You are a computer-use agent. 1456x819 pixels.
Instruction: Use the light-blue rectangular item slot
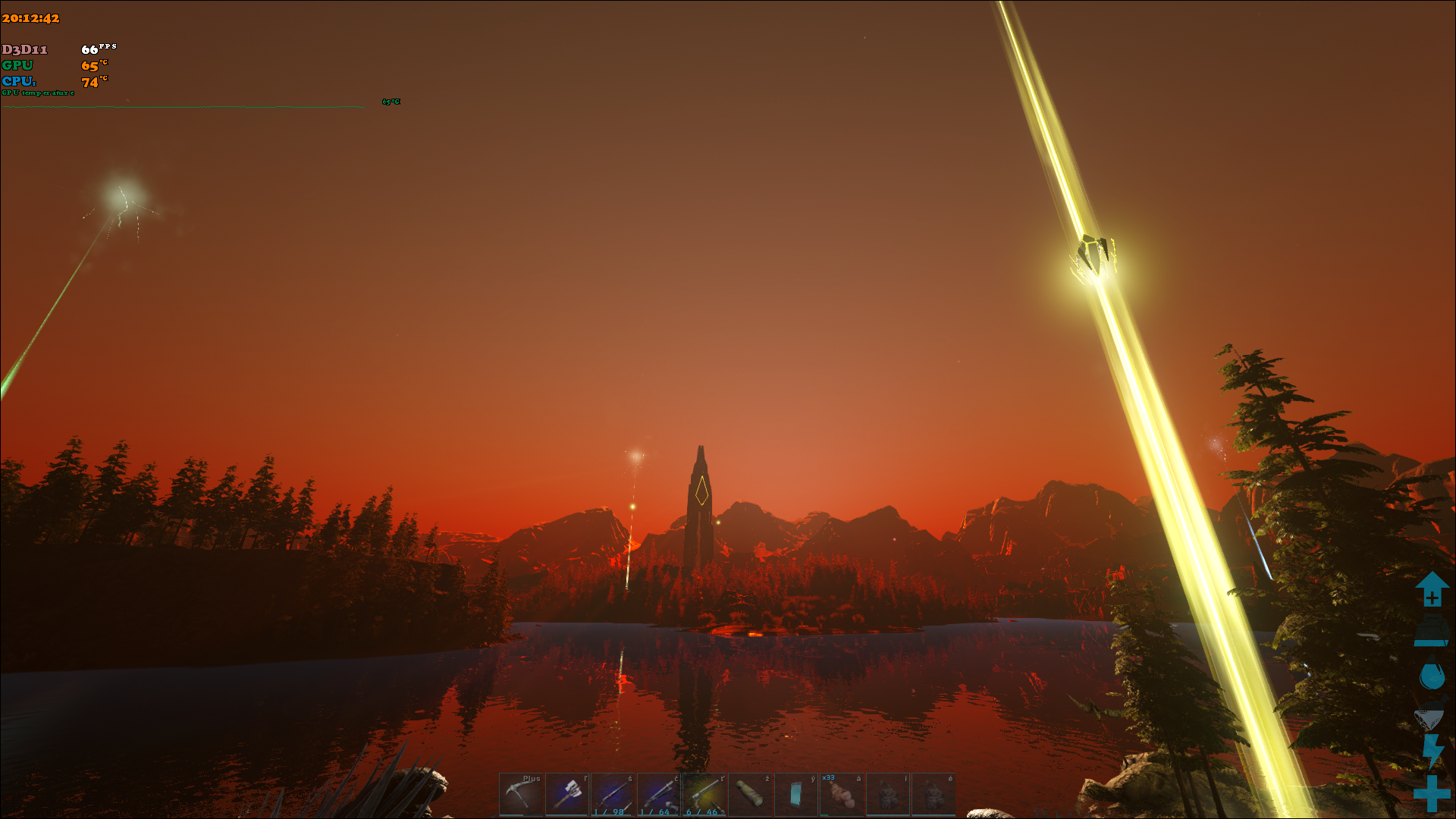pos(796,794)
